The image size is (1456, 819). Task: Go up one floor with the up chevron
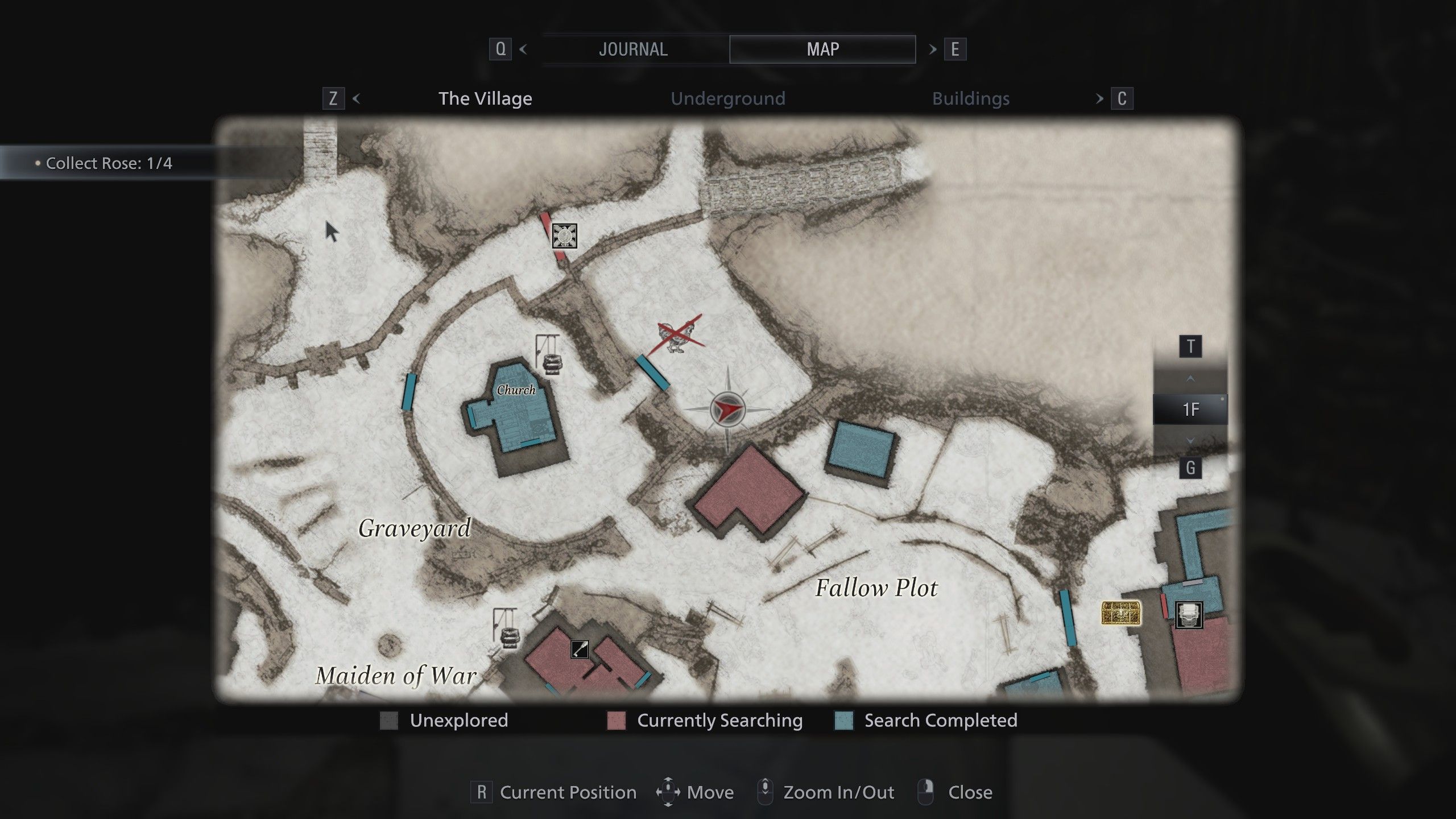tap(1190, 379)
